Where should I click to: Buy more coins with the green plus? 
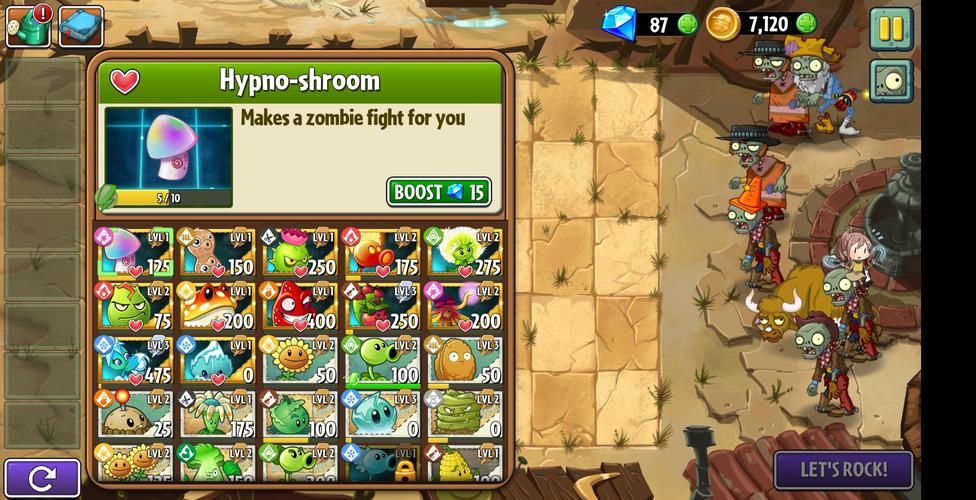[806, 24]
